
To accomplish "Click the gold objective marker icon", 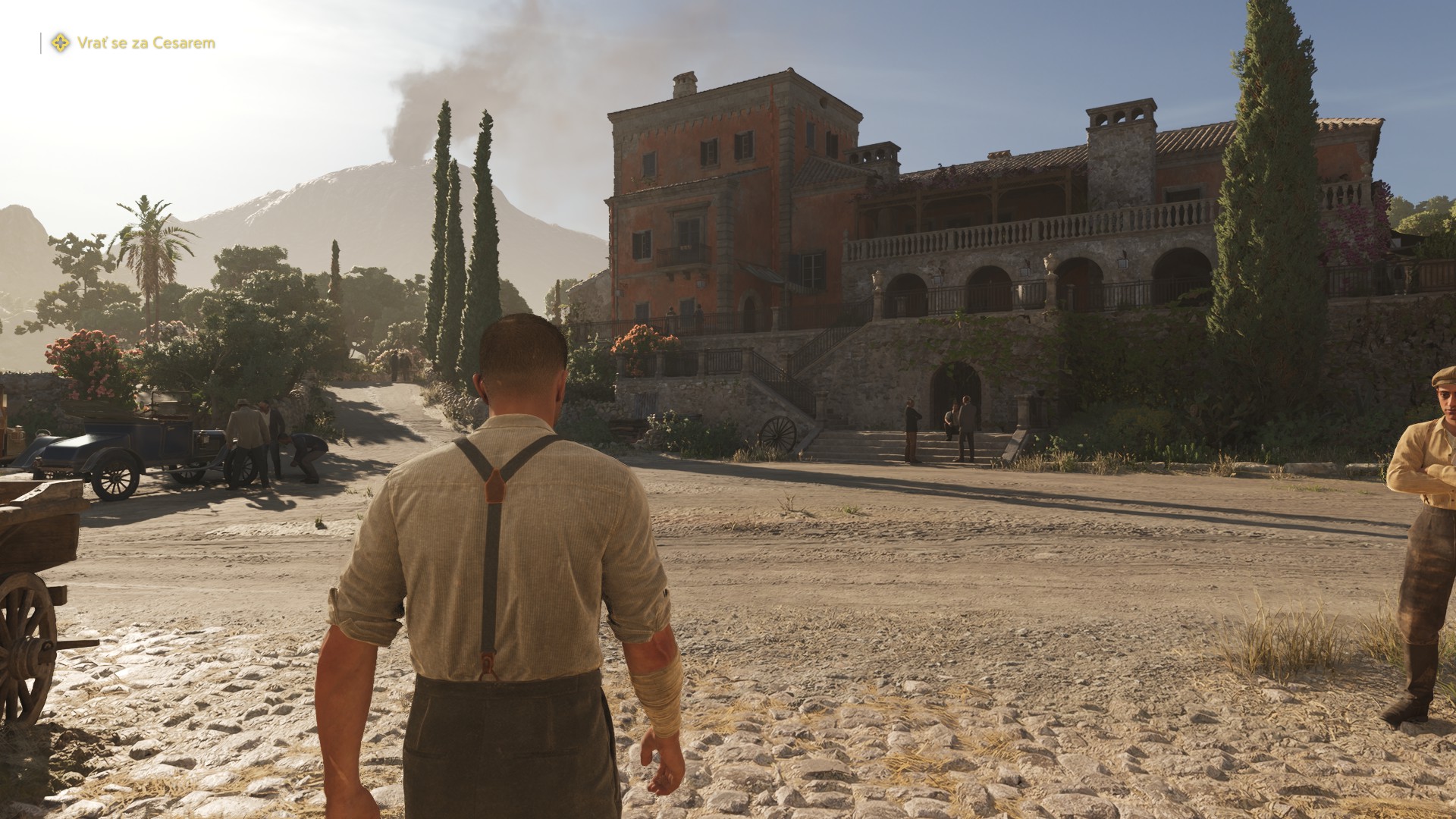I will pyautogui.click(x=60, y=43).
